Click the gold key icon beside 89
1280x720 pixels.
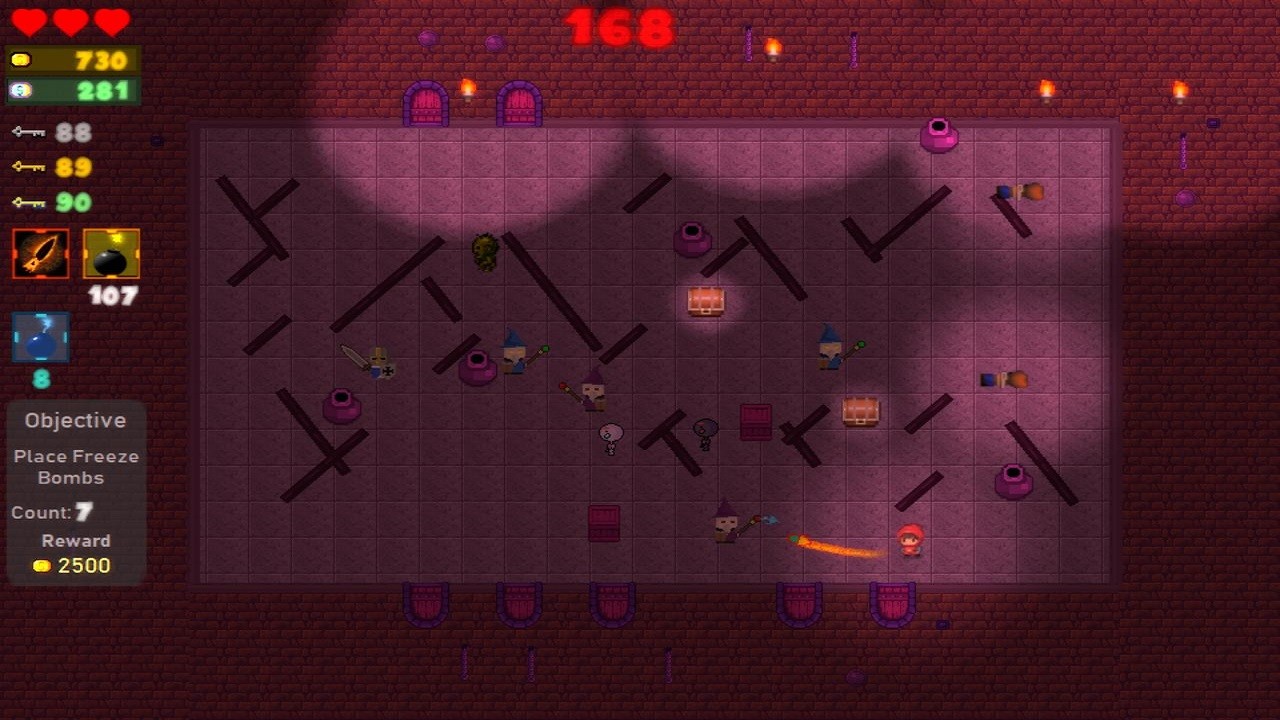28,166
